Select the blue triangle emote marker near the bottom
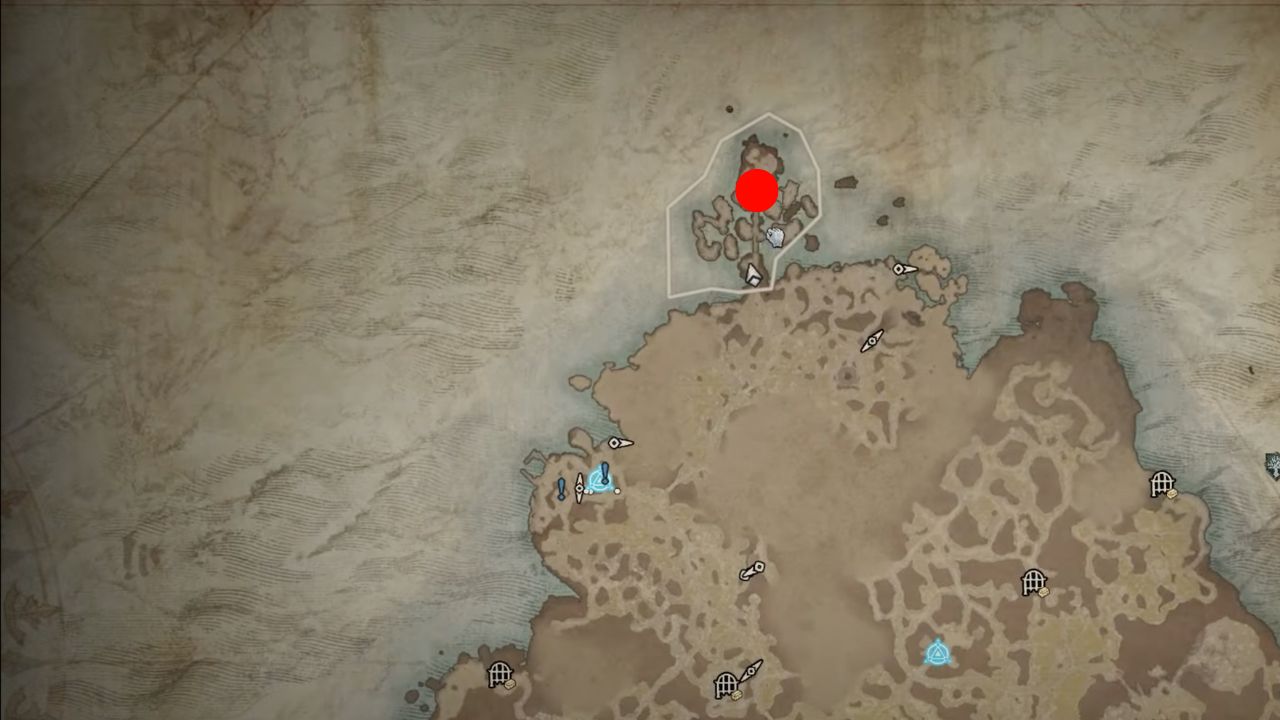The height and width of the screenshot is (720, 1280). (x=937, y=651)
